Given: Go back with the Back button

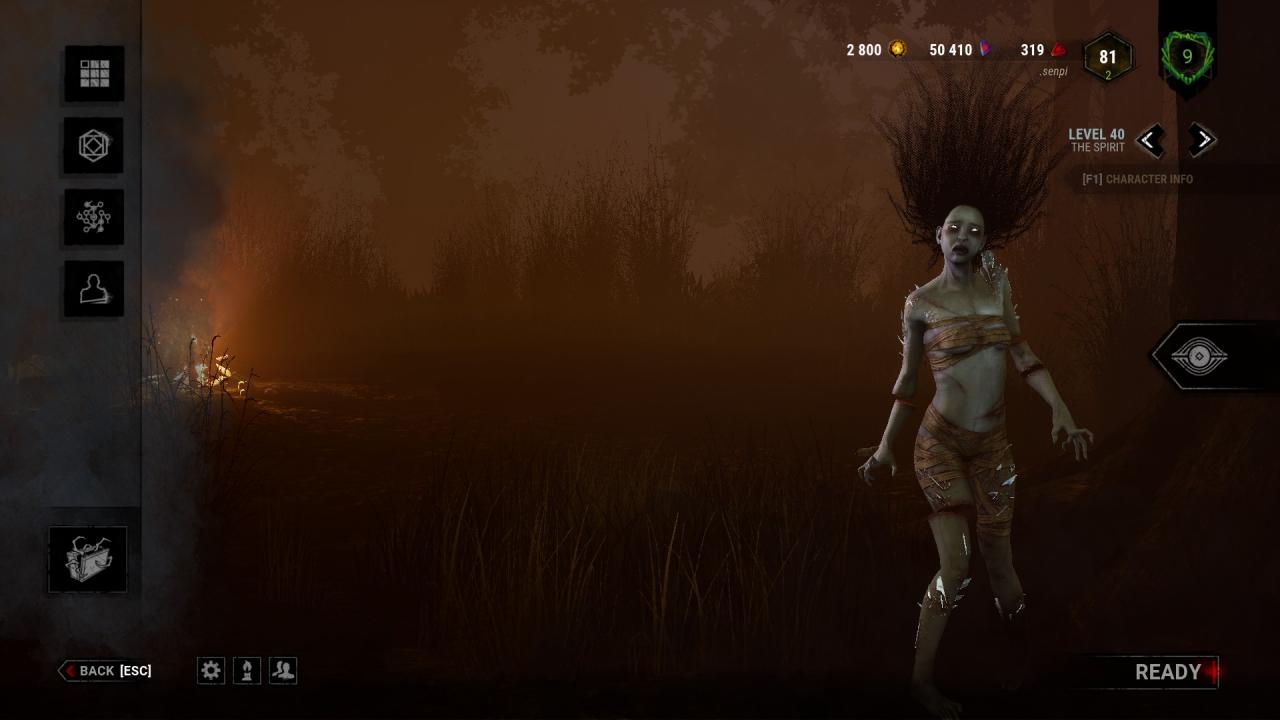Looking at the screenshot, I should [x=106, y=671].
